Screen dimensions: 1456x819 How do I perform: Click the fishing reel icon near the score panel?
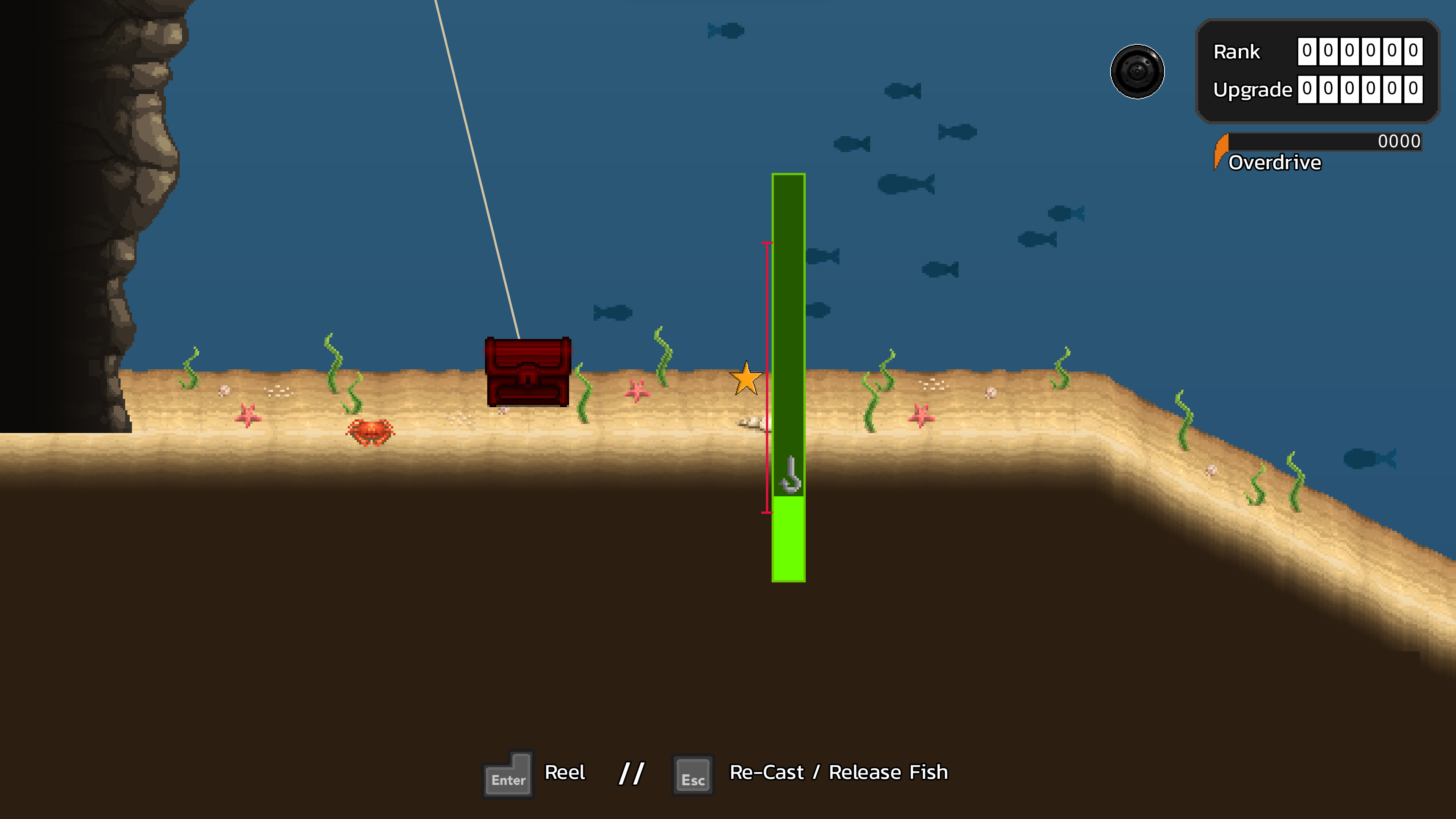pyautogui.click(x=1138, y=72)
